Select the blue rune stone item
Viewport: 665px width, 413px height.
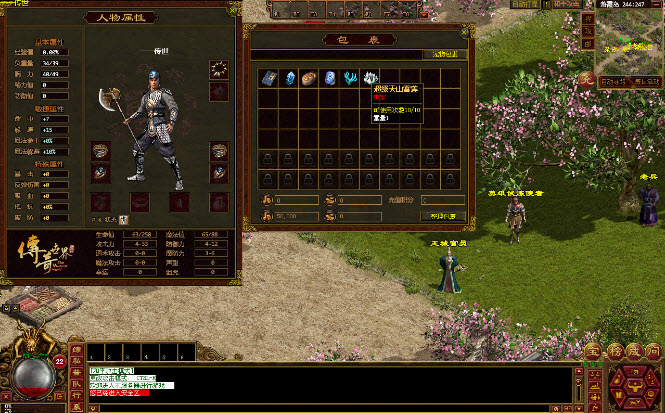(x=329, y=78)
